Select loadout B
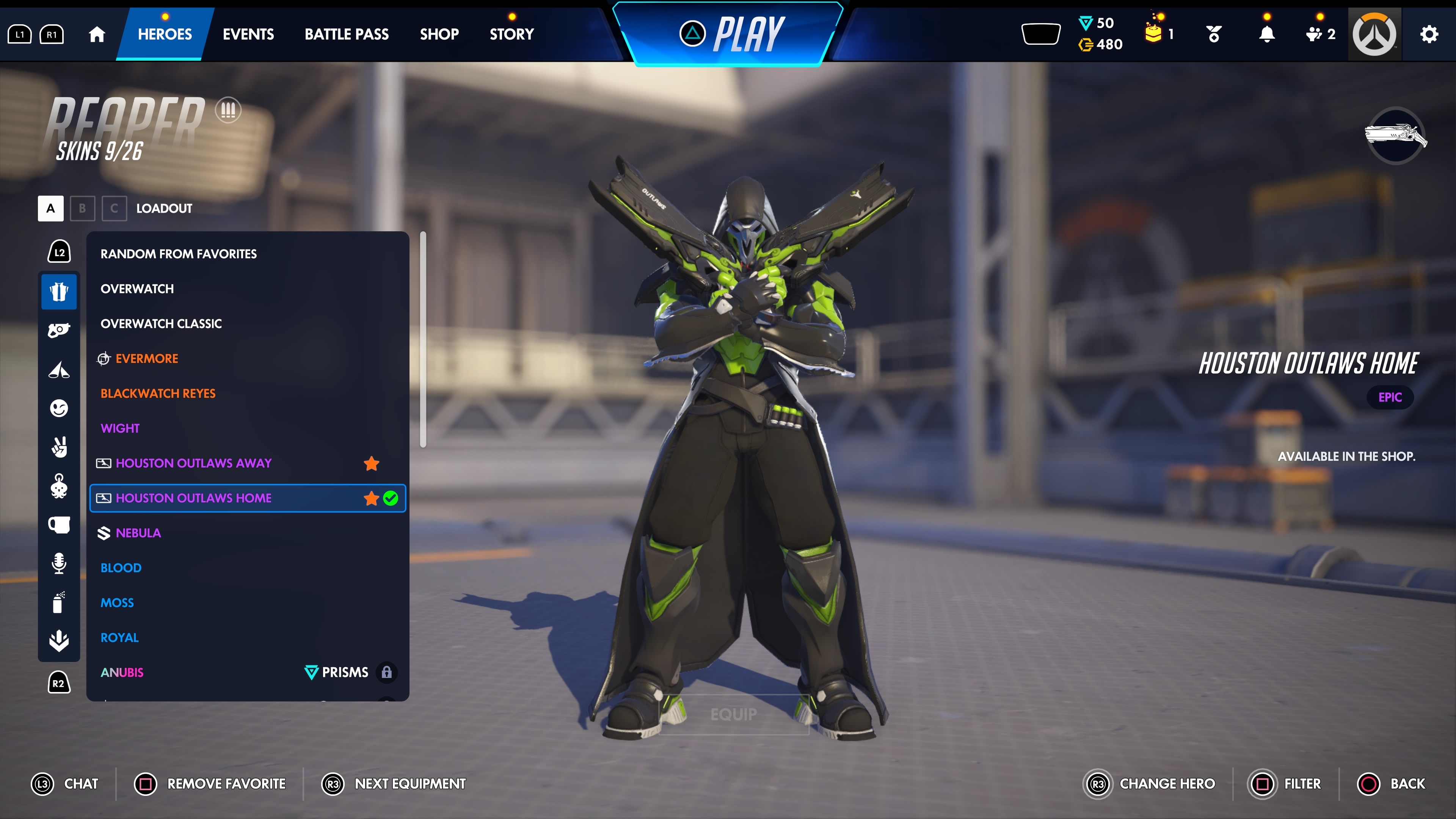 coord(83,209)
